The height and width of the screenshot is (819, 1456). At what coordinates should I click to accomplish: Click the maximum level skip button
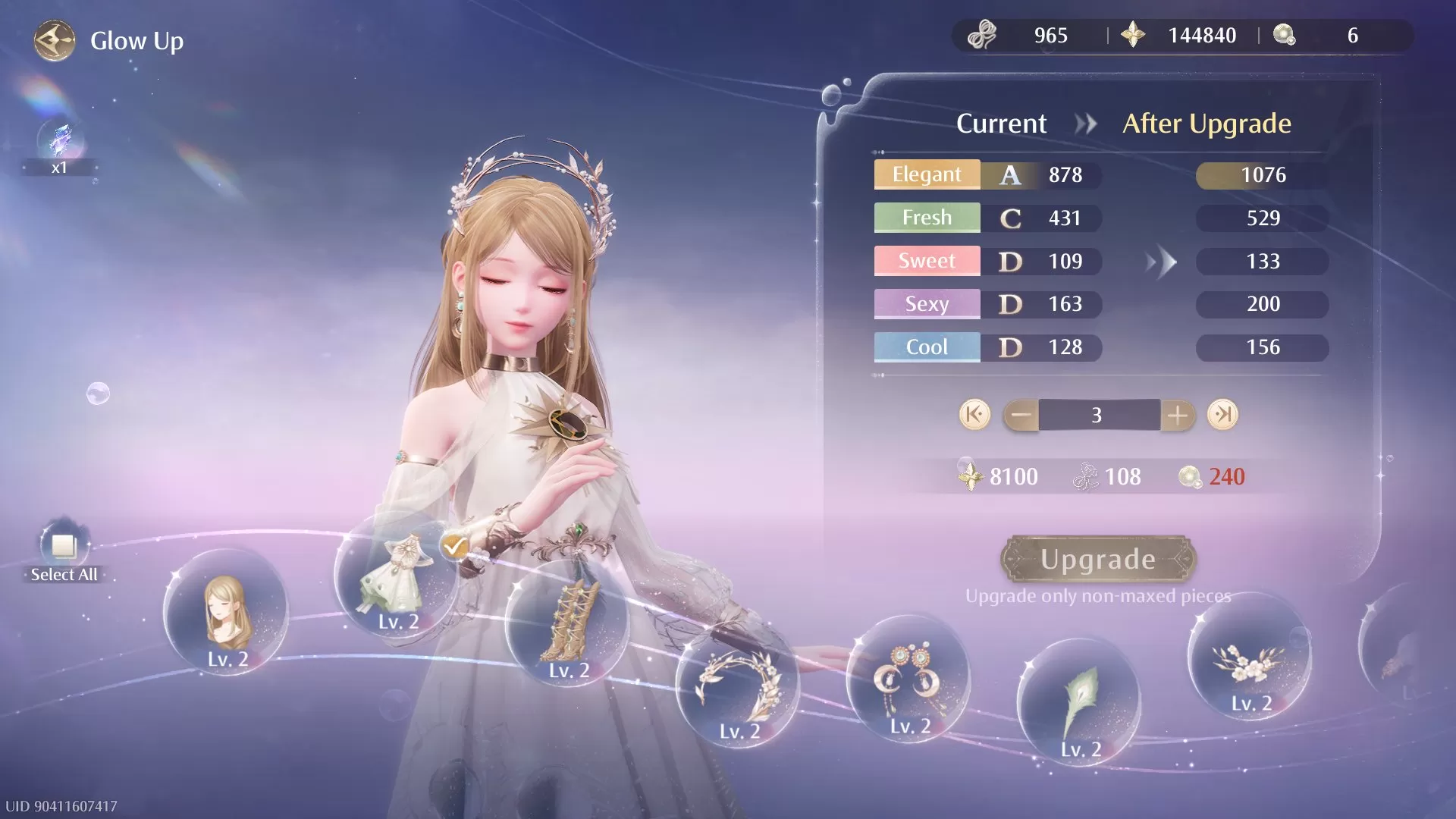click(x=1222, y=415)
